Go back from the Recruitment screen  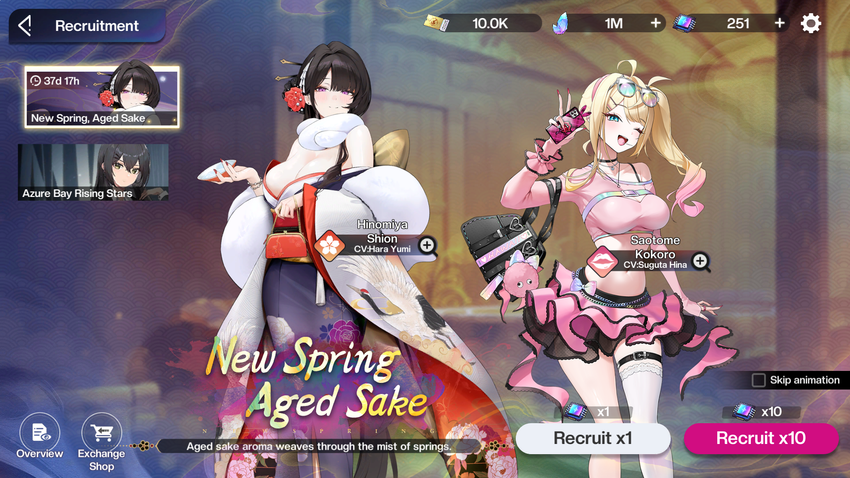(x=26, y=26)
